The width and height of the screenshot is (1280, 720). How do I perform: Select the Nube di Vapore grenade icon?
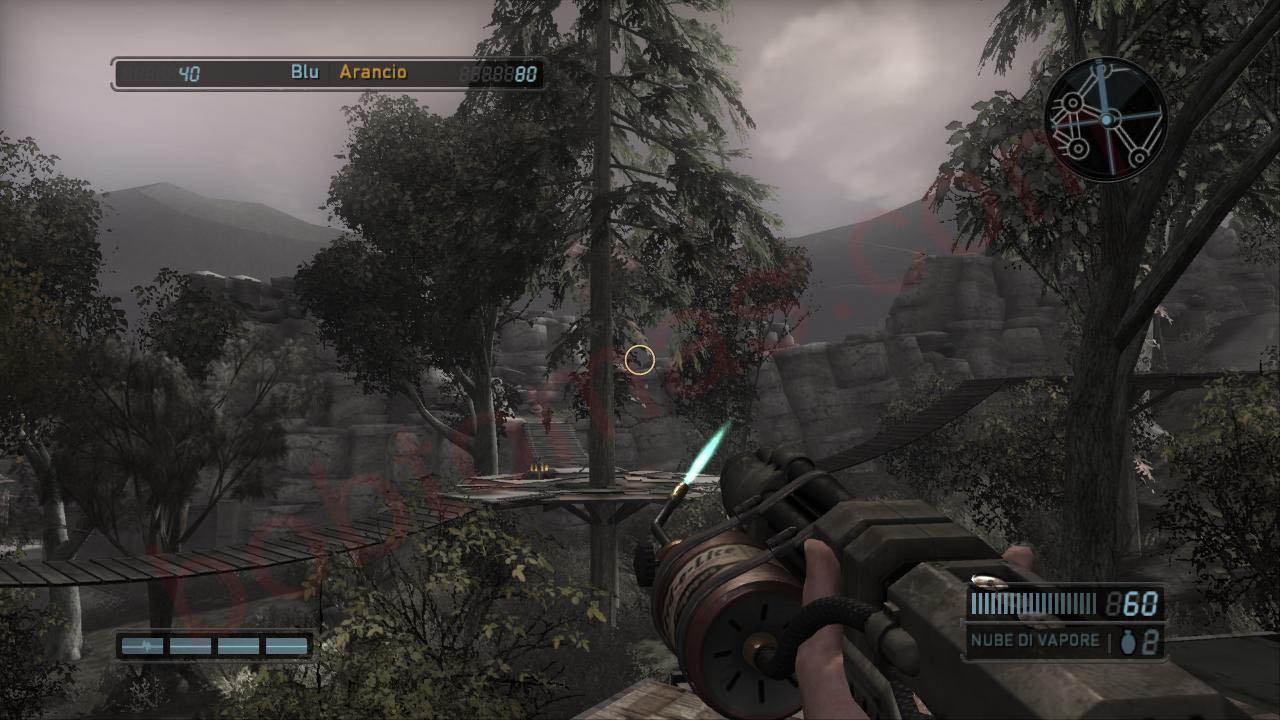point(1128,642)
